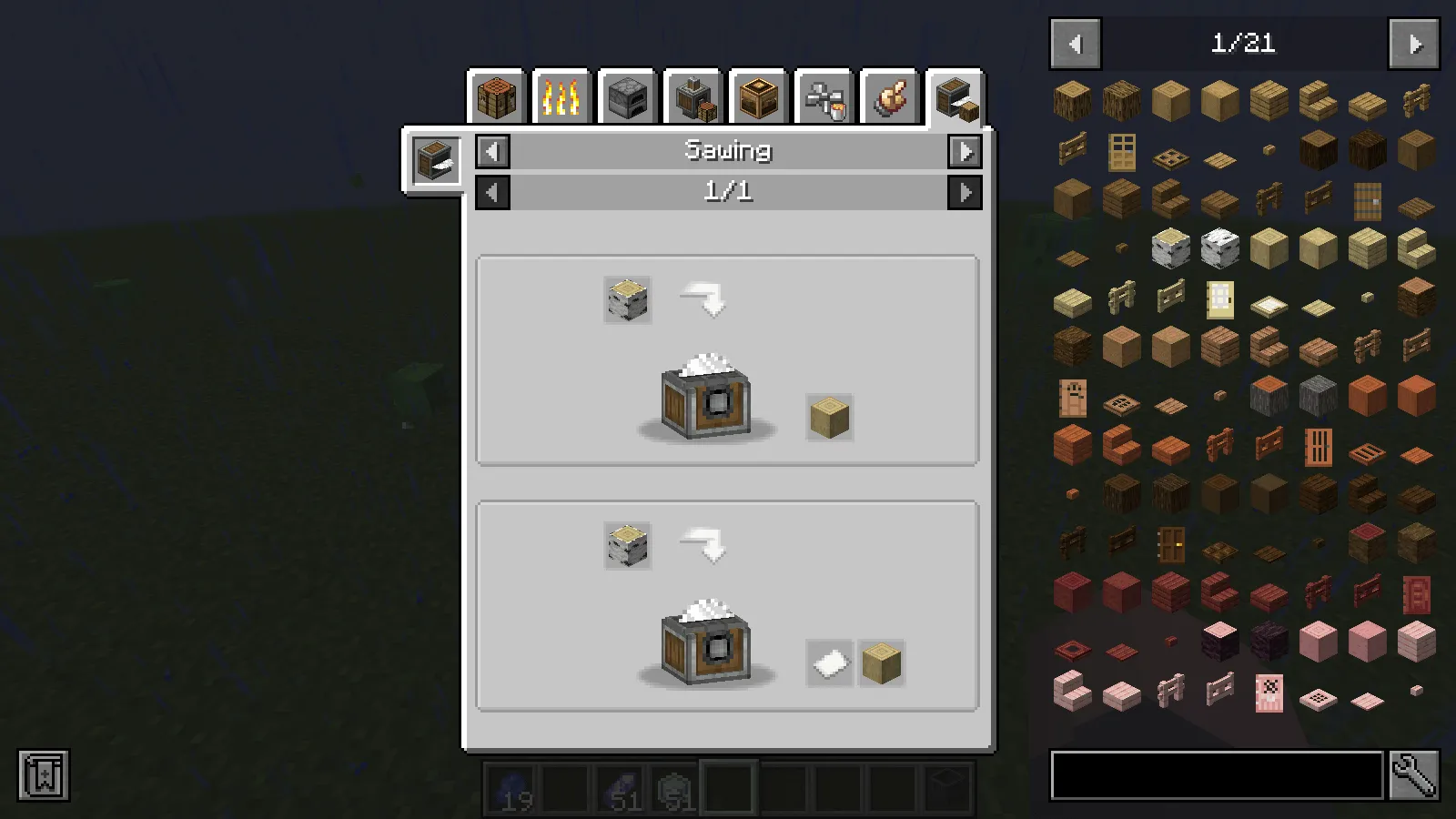Select a crimson plank block in the item list
This screenshot has width=1456, height=819.
(x=1172, y=591)
